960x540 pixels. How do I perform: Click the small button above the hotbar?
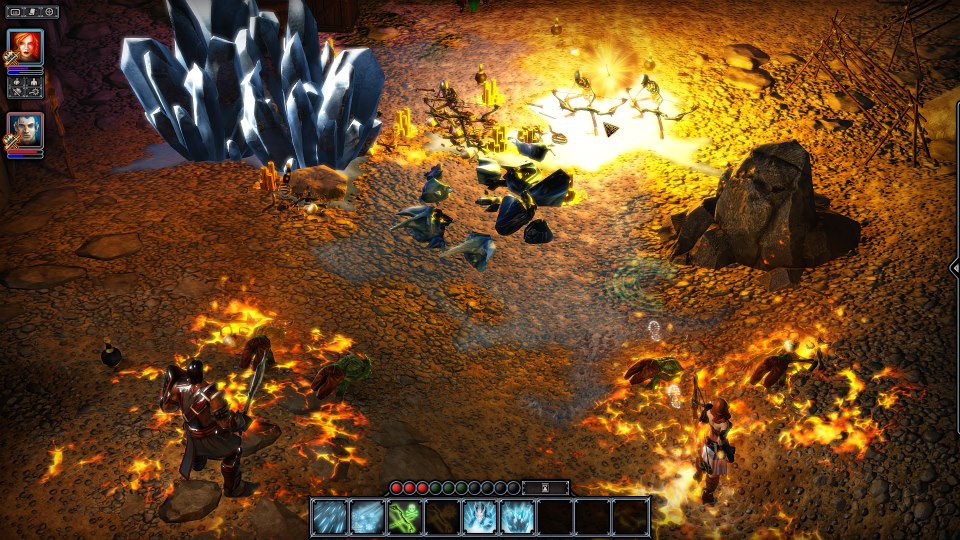coord(546,487)
